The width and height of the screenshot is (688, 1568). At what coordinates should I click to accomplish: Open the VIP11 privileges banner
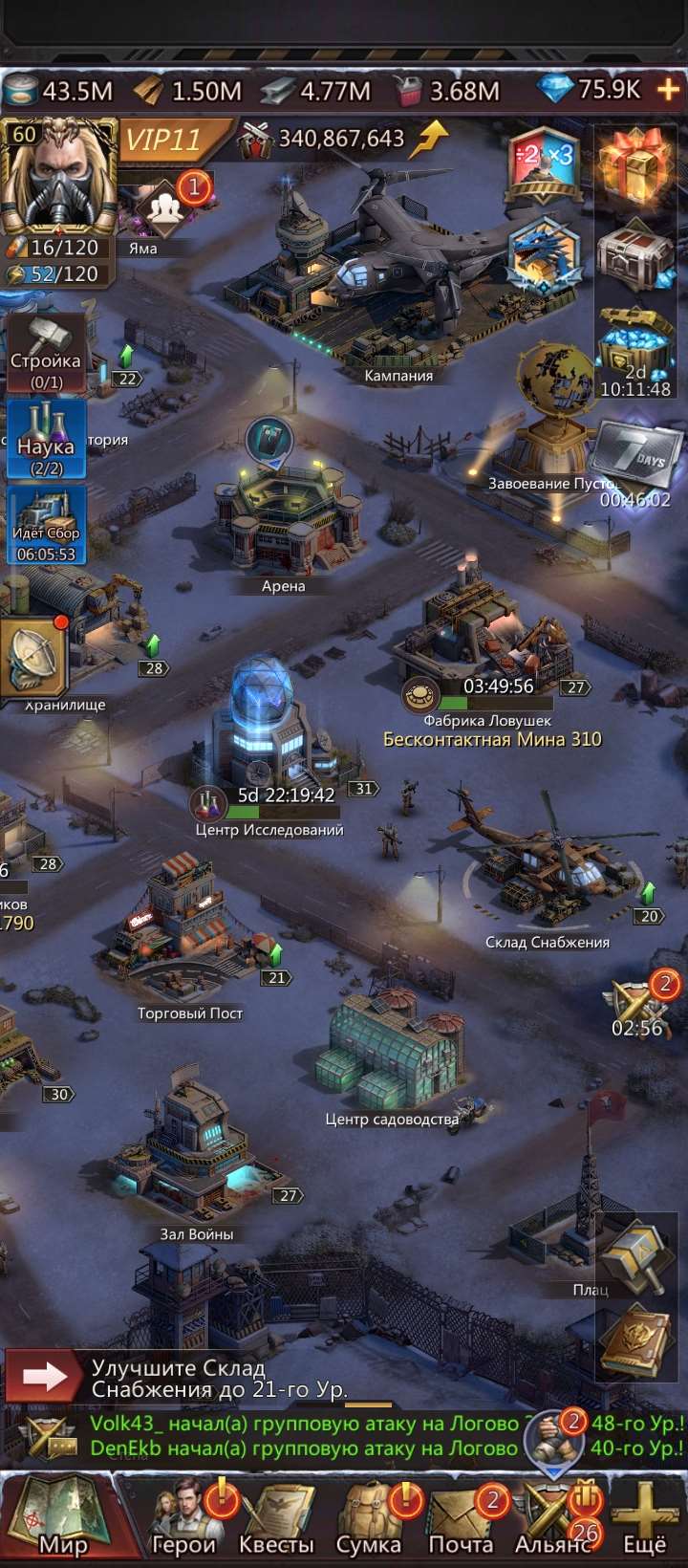point(164,140)
